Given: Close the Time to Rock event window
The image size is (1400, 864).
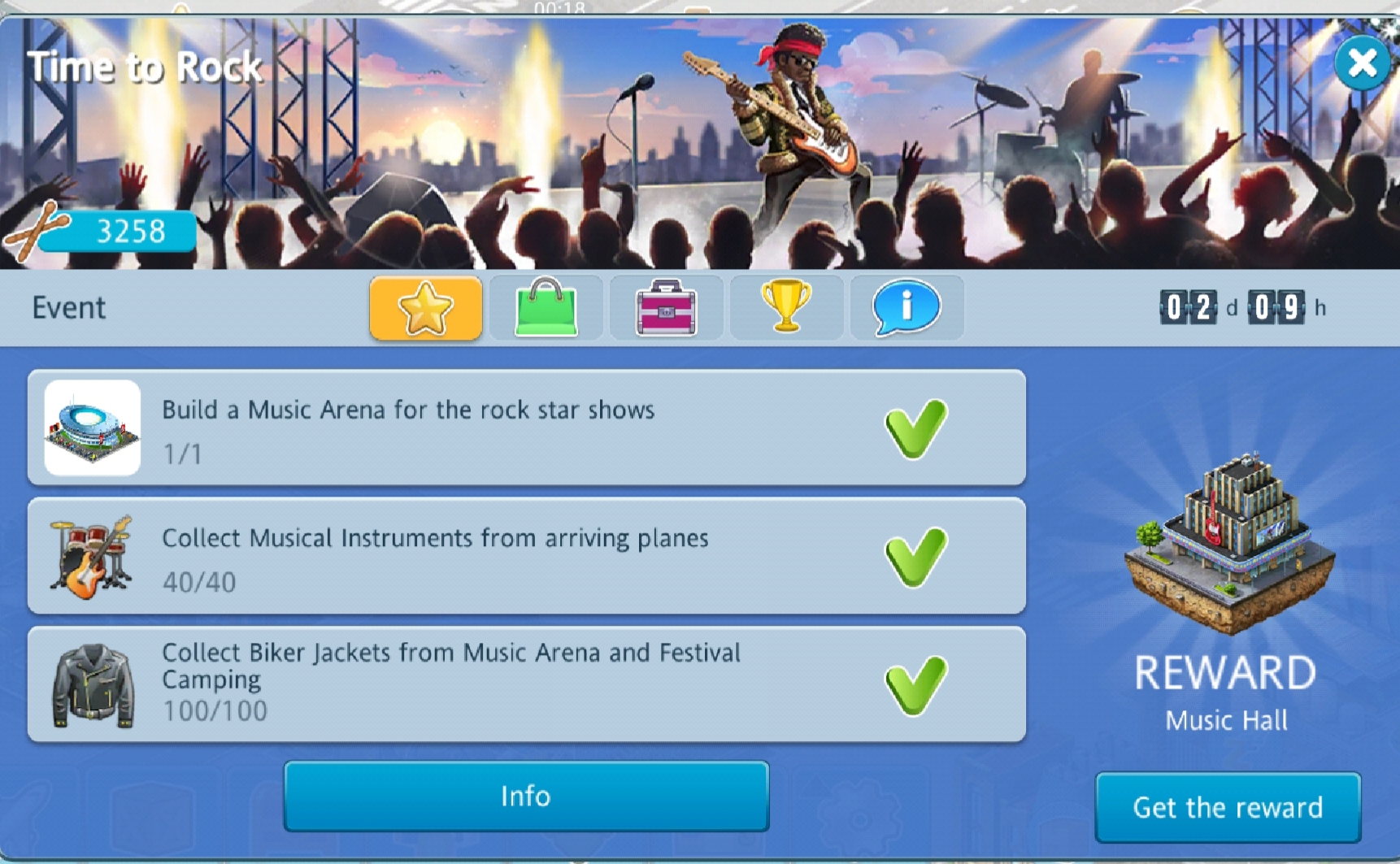Looking at the screenshot, I should click(x=1362, y=63).
